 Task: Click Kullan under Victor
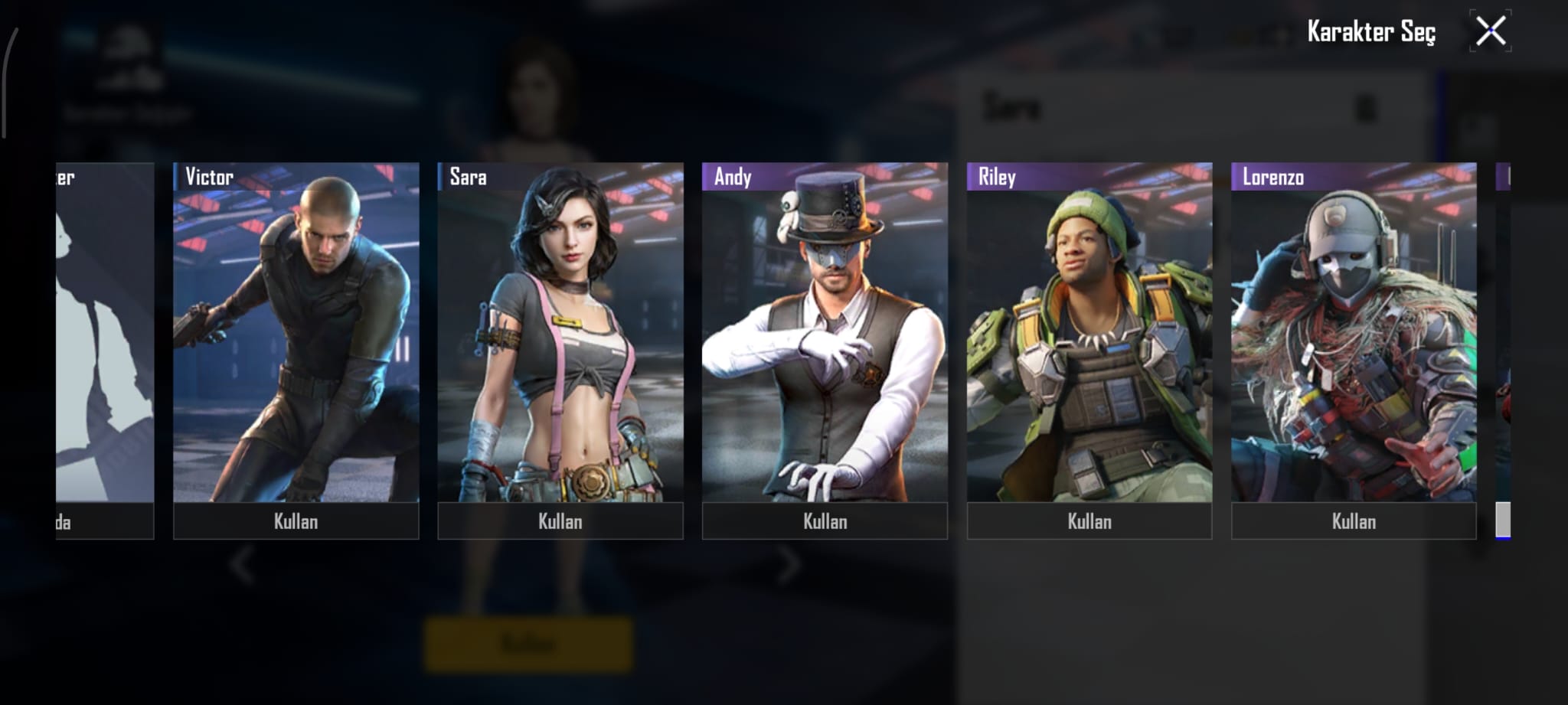(x=296, y=521)
